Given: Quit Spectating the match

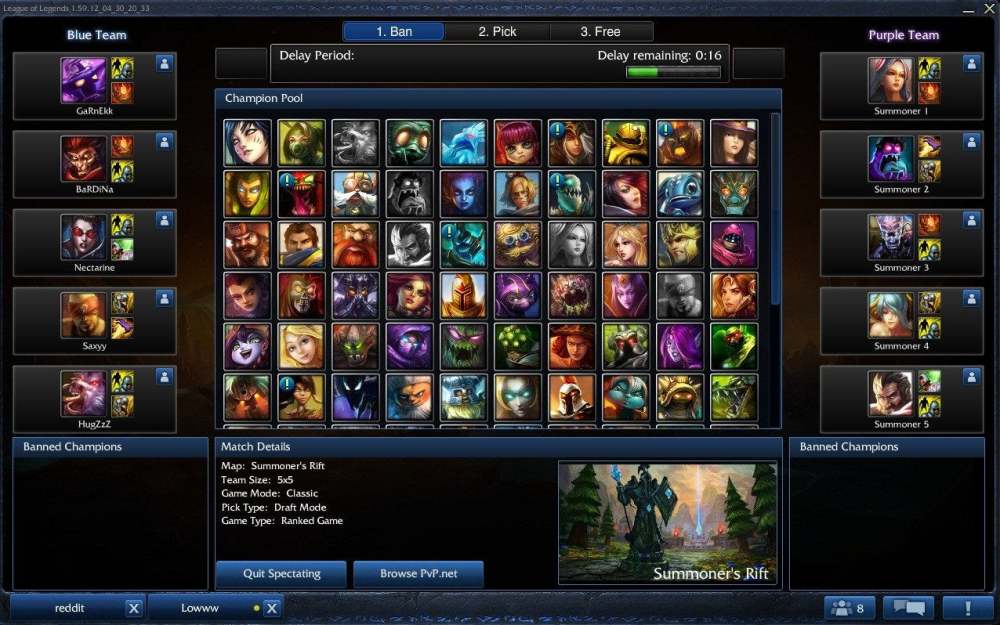Looking at the screenshot, I should point(281,574).
